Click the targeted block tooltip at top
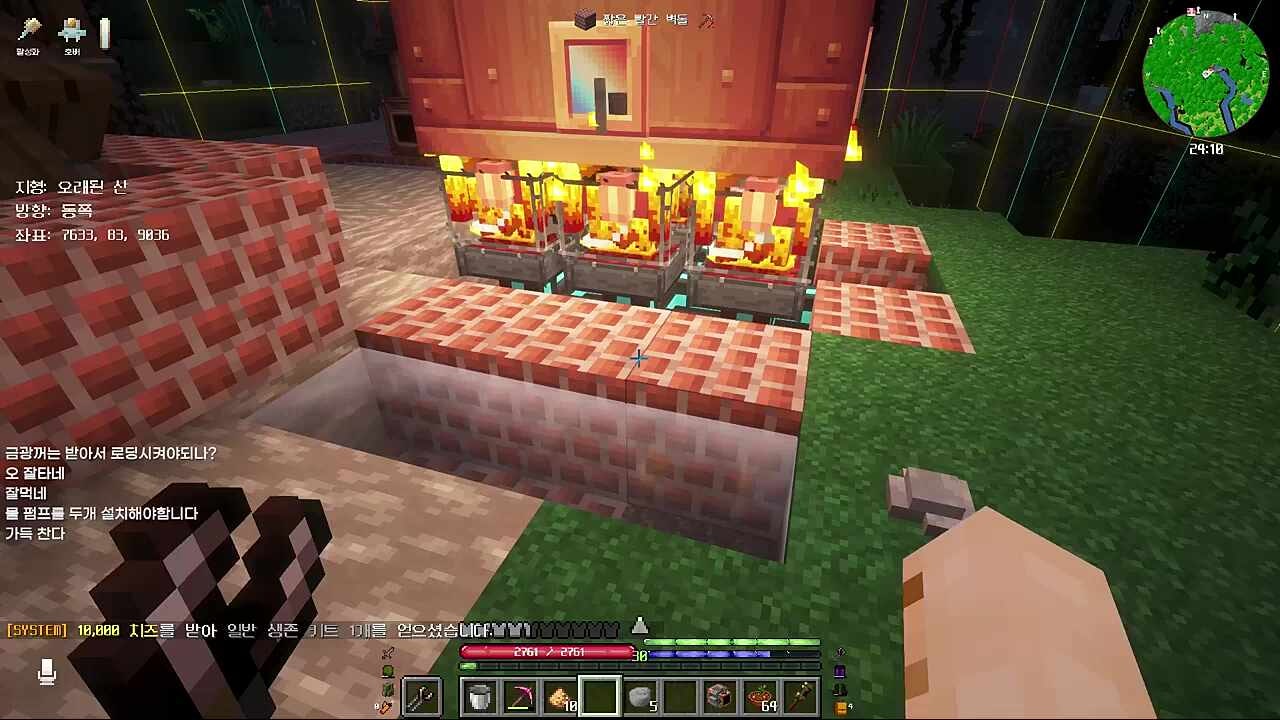The width and height of the screenshot is (1280, 720). click(x=642, y=19)
